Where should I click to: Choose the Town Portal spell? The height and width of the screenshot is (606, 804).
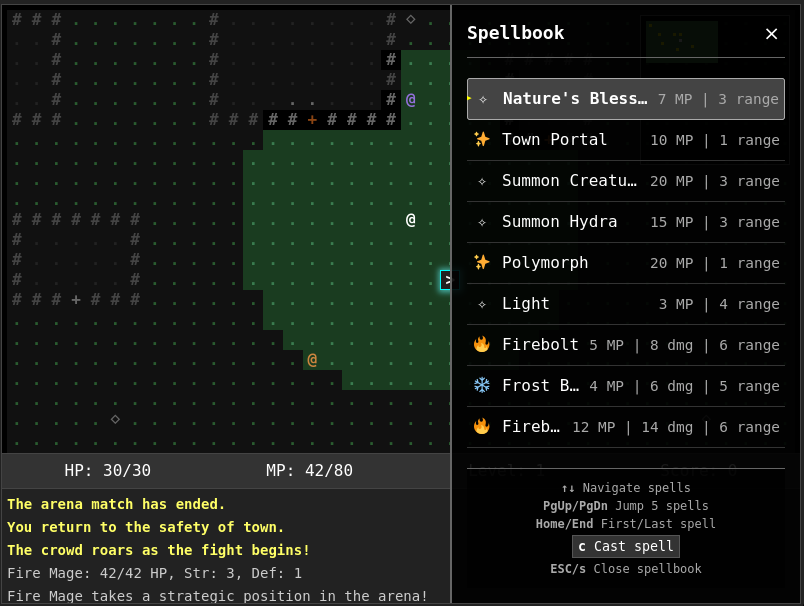(626, 140)
